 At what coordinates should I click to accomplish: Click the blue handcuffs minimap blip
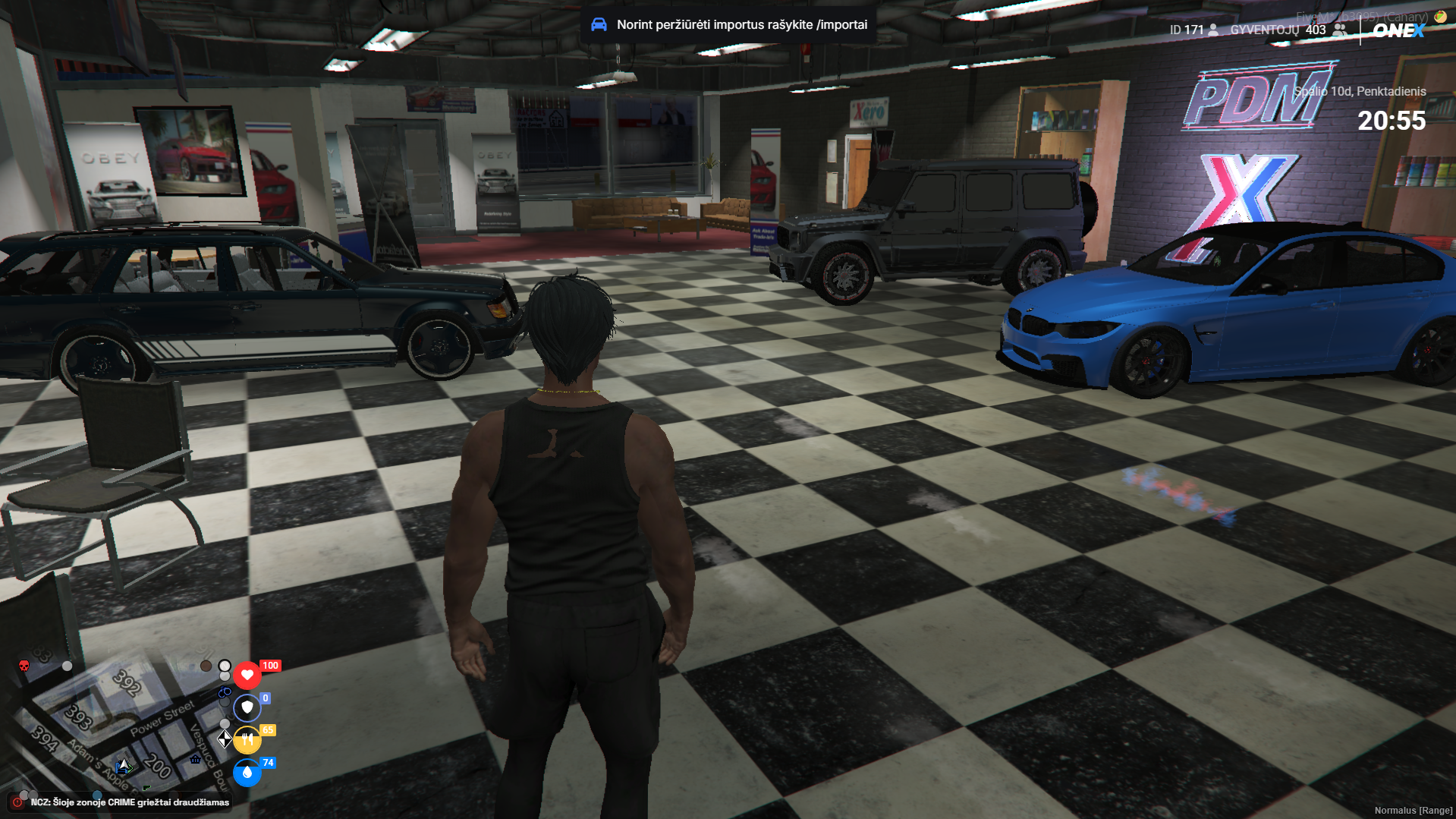click(x=225, y=692)
